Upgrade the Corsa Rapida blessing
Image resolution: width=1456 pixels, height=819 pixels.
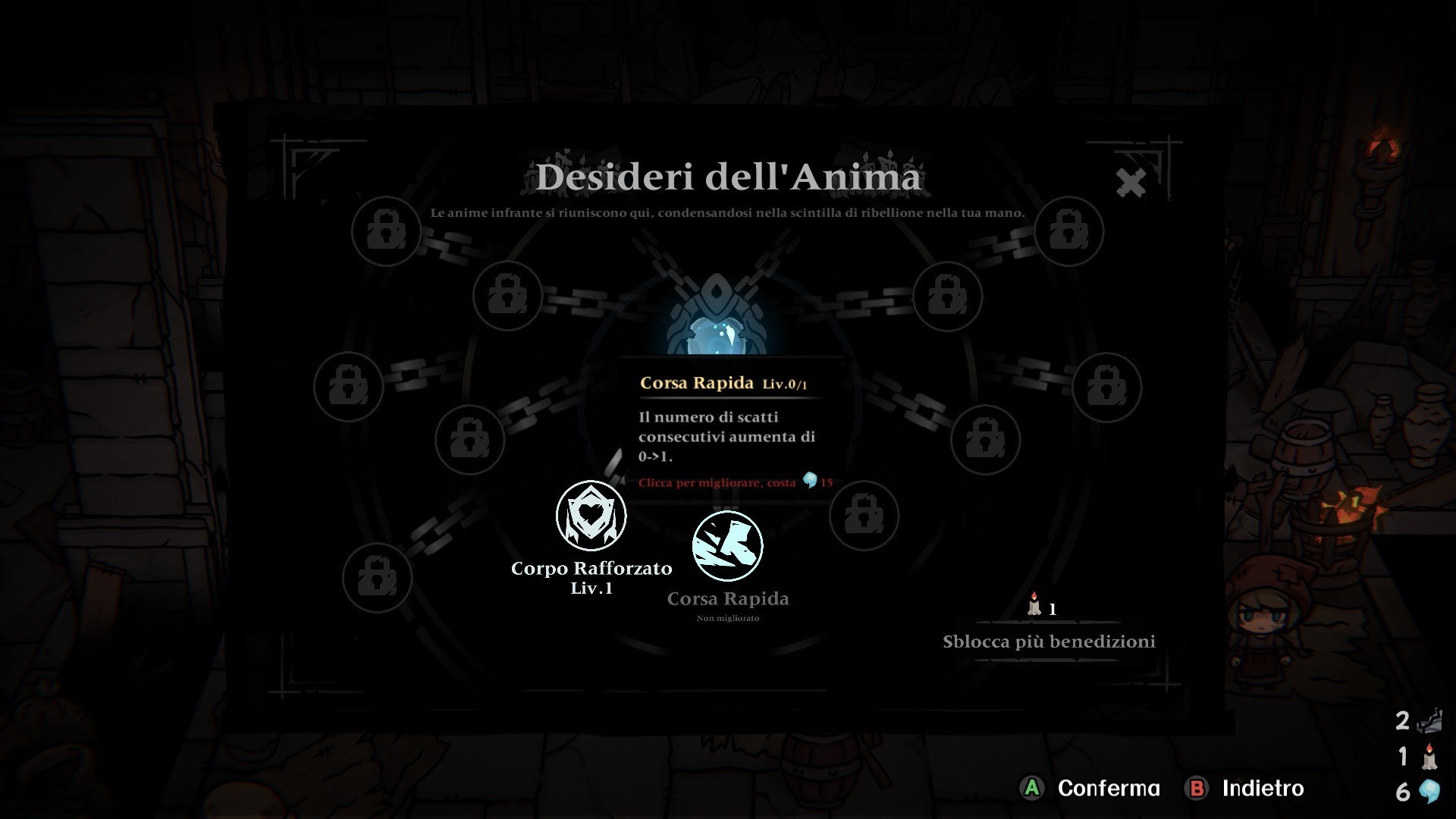pos(727,546)
